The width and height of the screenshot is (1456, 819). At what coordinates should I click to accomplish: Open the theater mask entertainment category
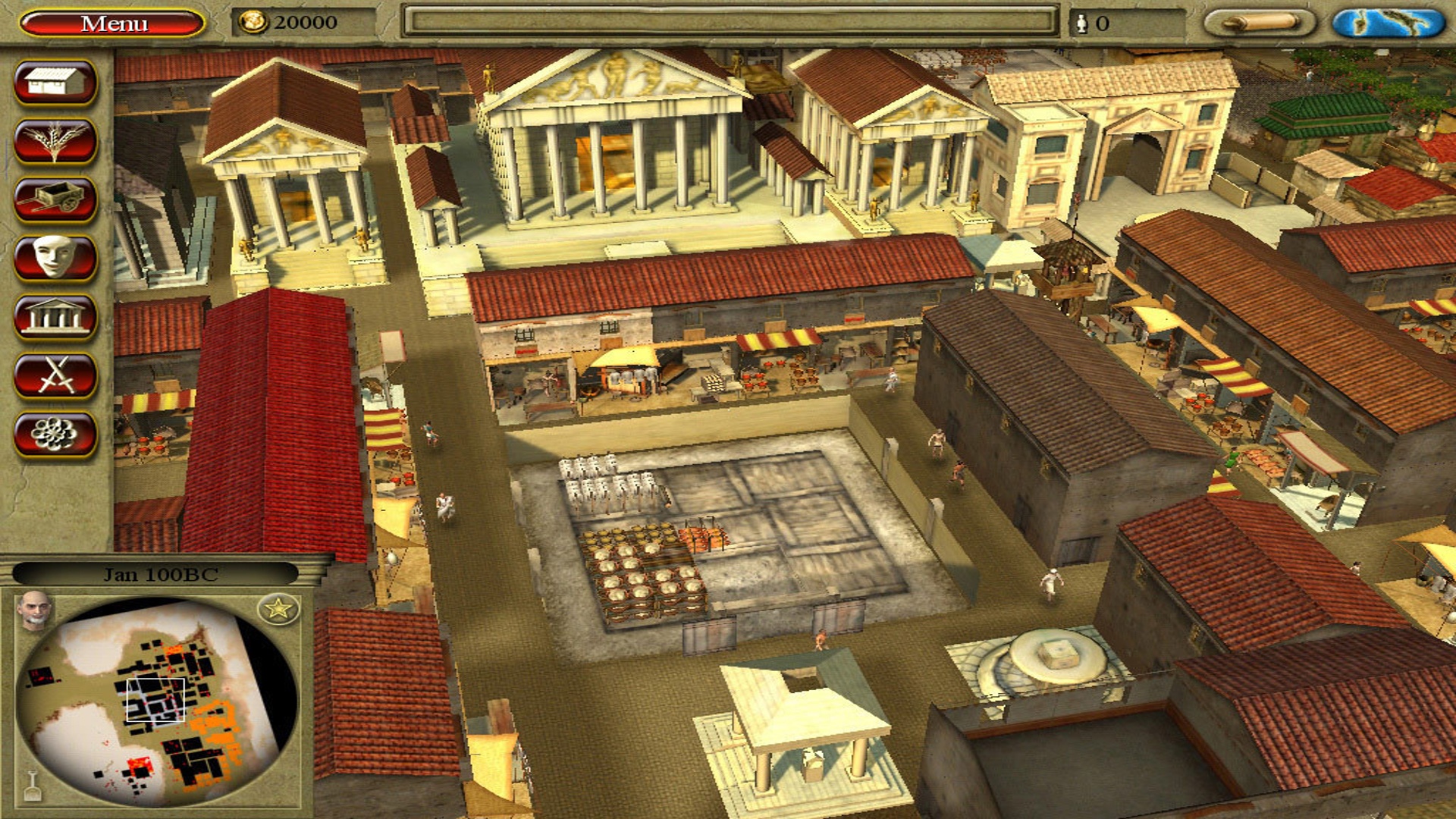point(55,258)
